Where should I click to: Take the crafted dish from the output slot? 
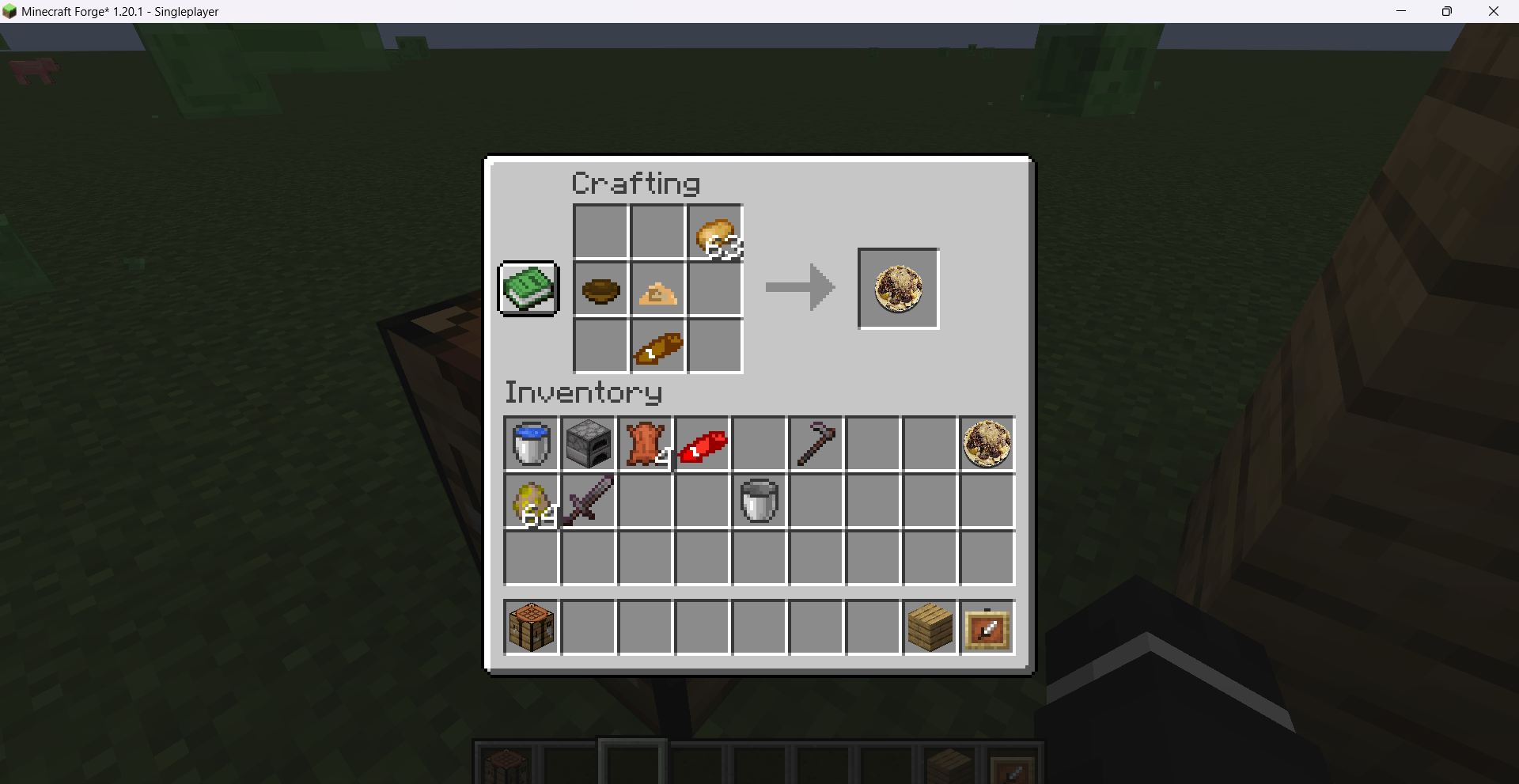897,288
